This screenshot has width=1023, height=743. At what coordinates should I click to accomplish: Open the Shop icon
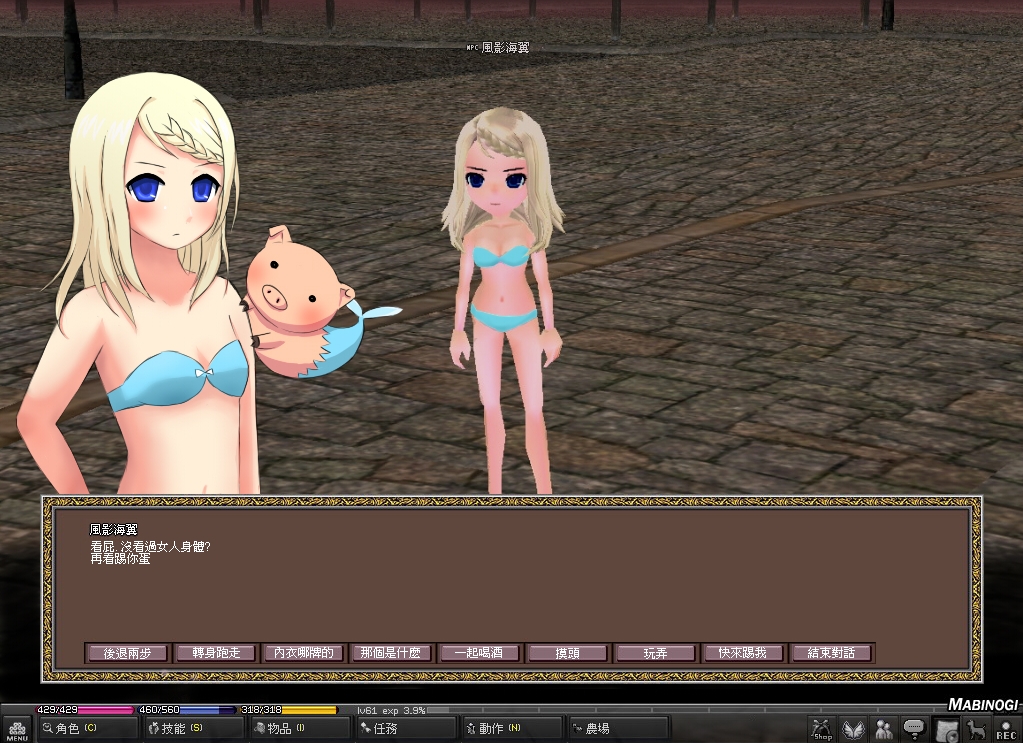coord(822,730)
